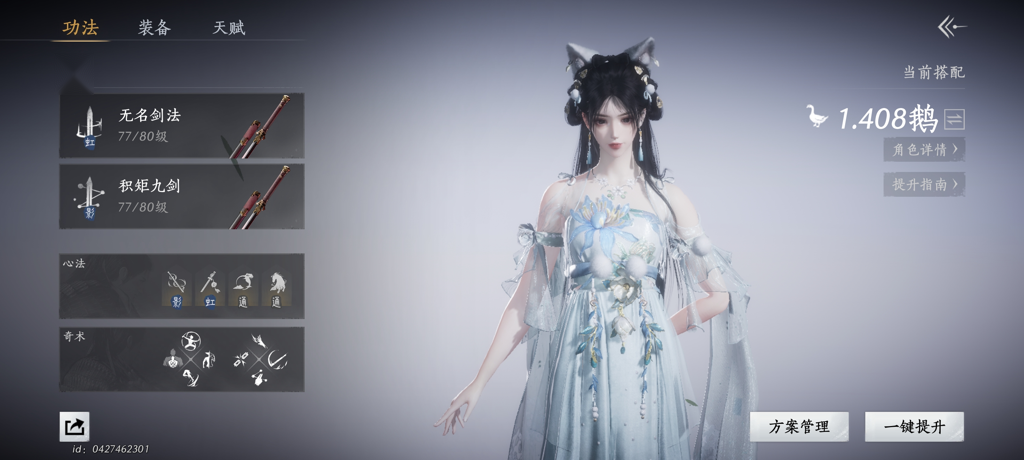The width and height of the screenshot is (1024, 460).
Task: Share the build using the export icon
Action: pos(74,426)
